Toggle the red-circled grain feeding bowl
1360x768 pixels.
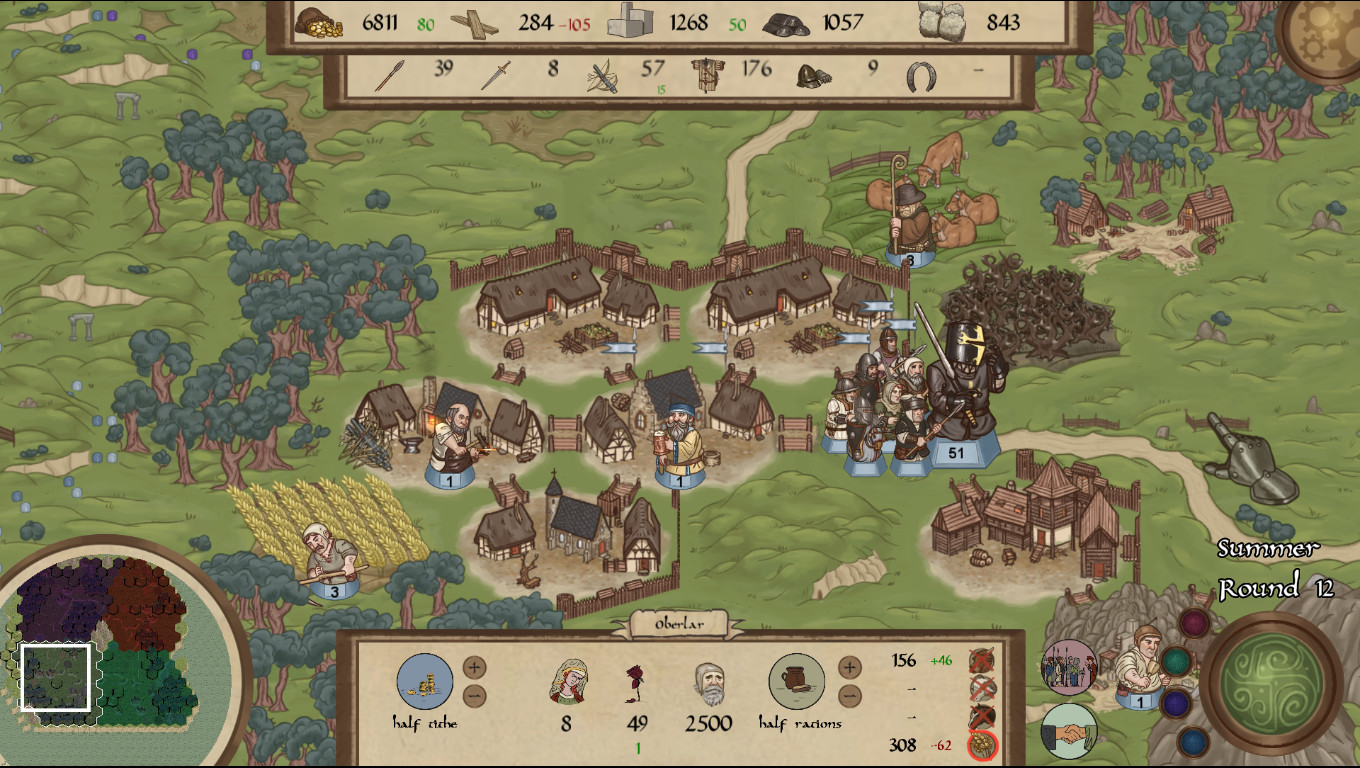click(x=981, y=744)
